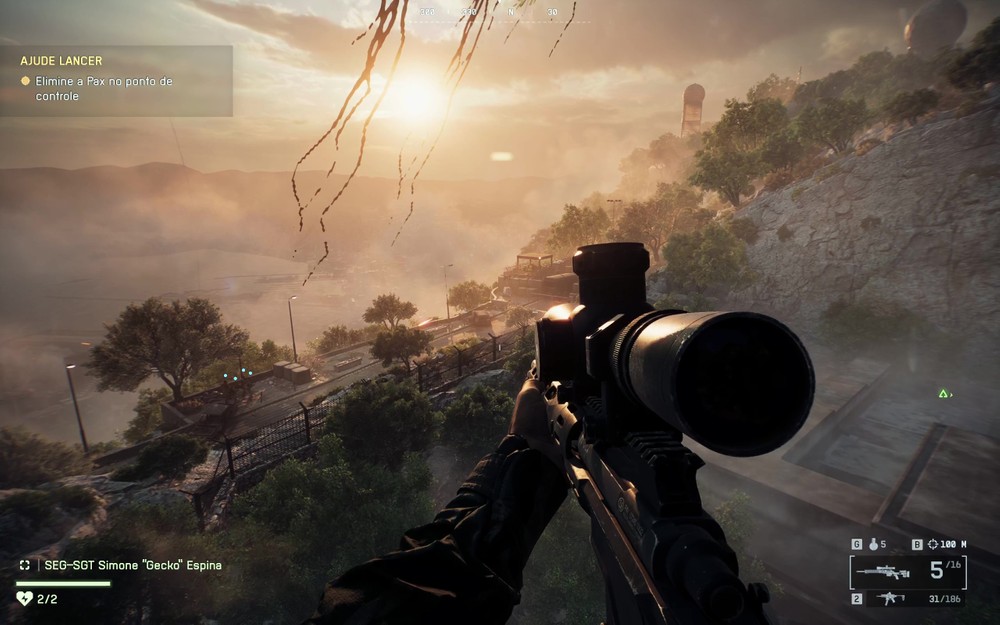Screen dimensions: 1000x625
Task: Select the grenade icon
Action: [872, 545]
